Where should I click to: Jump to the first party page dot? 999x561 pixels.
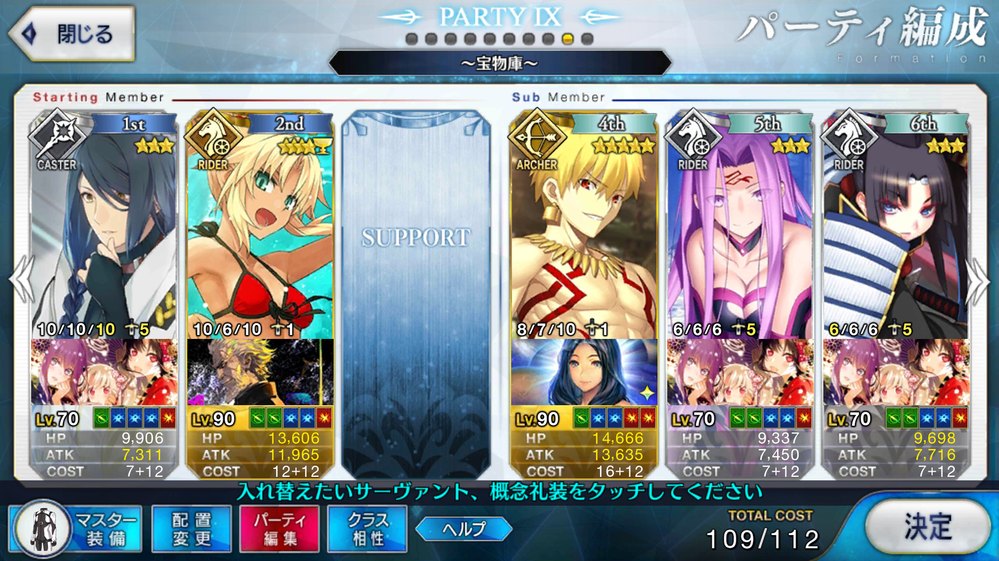(x=411, y=39)
